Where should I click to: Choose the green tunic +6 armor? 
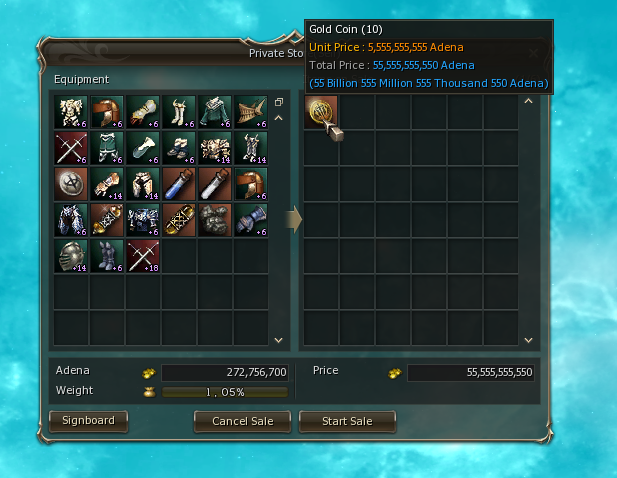click(x=215, y=112)
